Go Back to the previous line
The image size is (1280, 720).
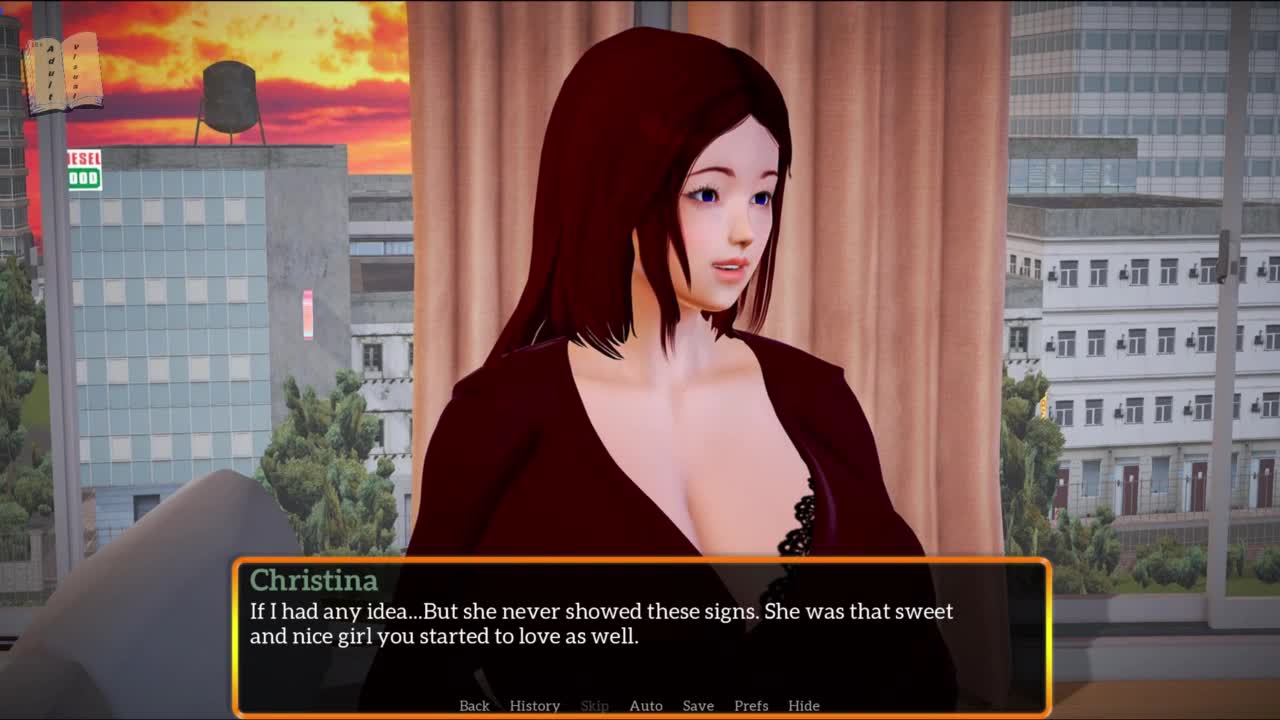(474, 705)
